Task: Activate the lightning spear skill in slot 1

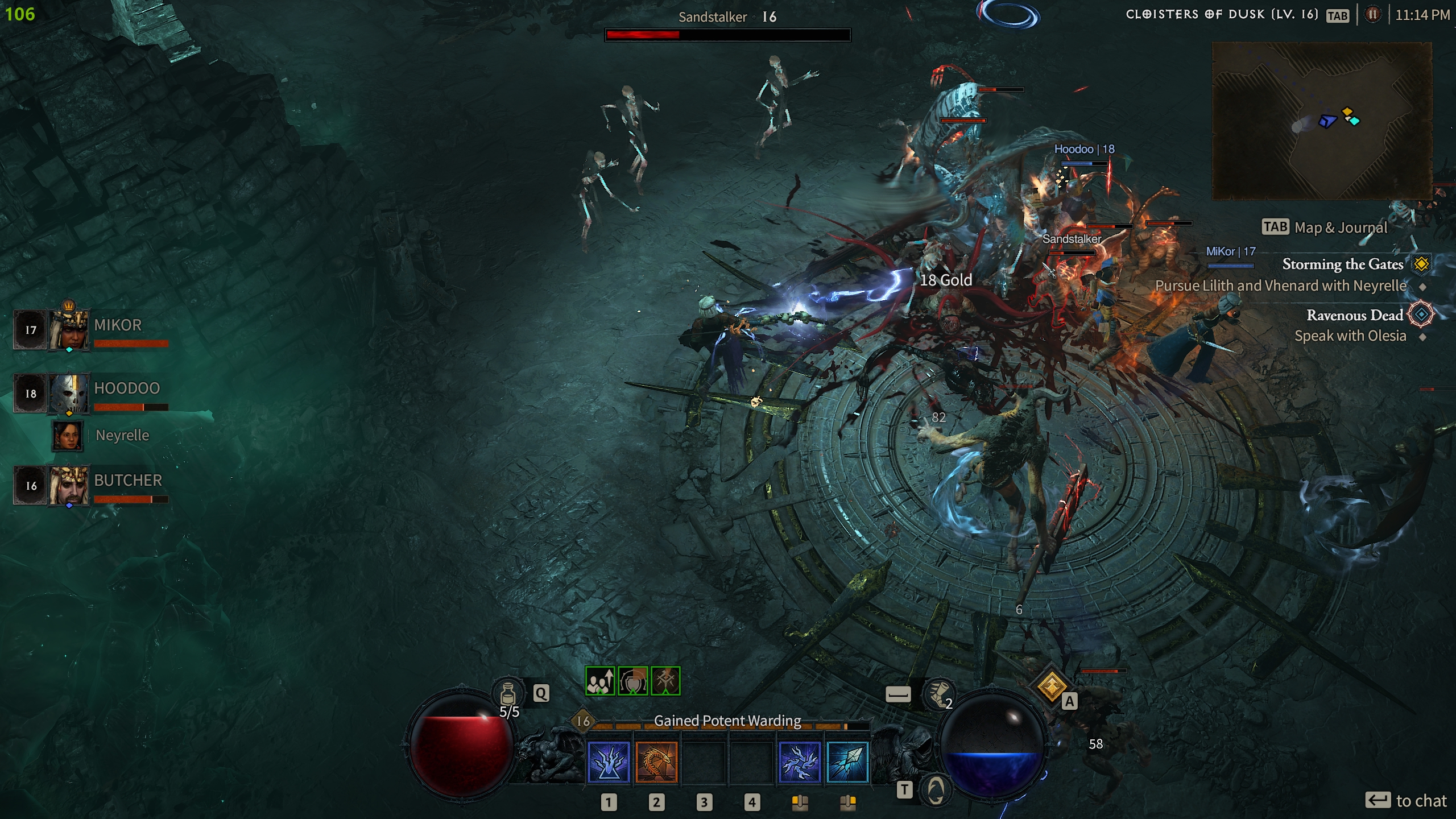Action: 609,762
